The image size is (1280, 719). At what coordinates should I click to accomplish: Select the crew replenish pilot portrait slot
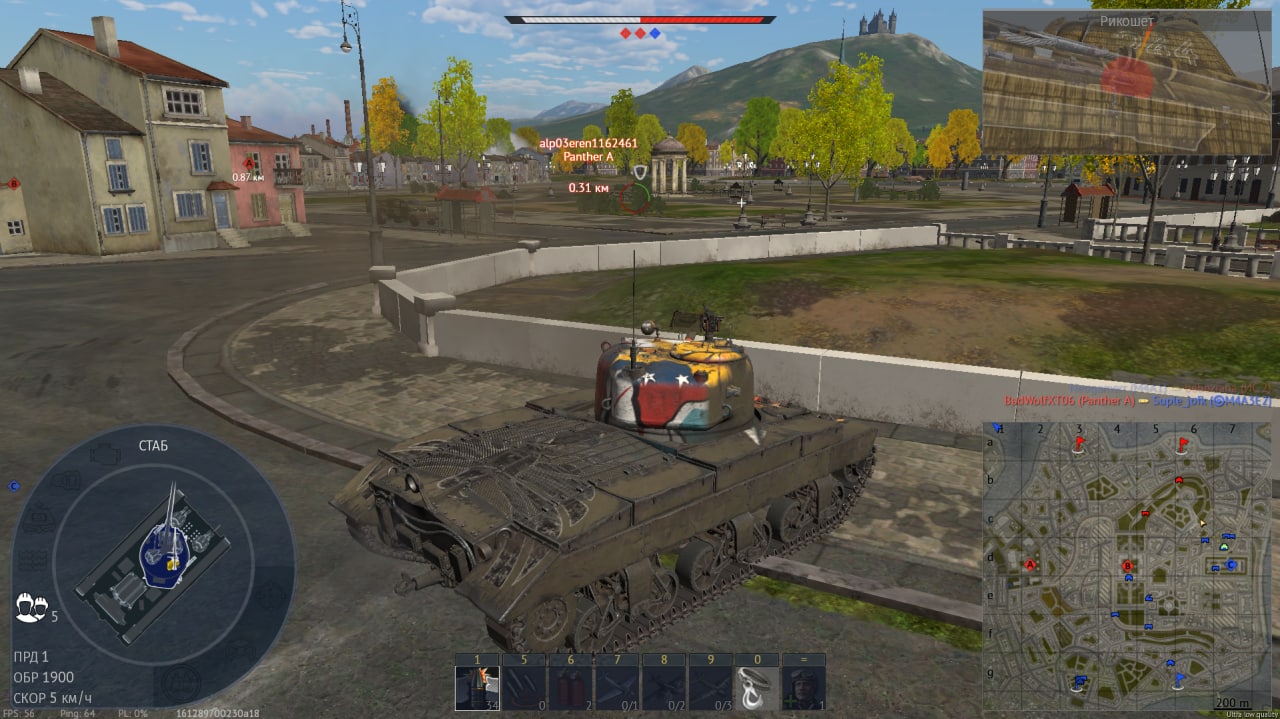802,687
